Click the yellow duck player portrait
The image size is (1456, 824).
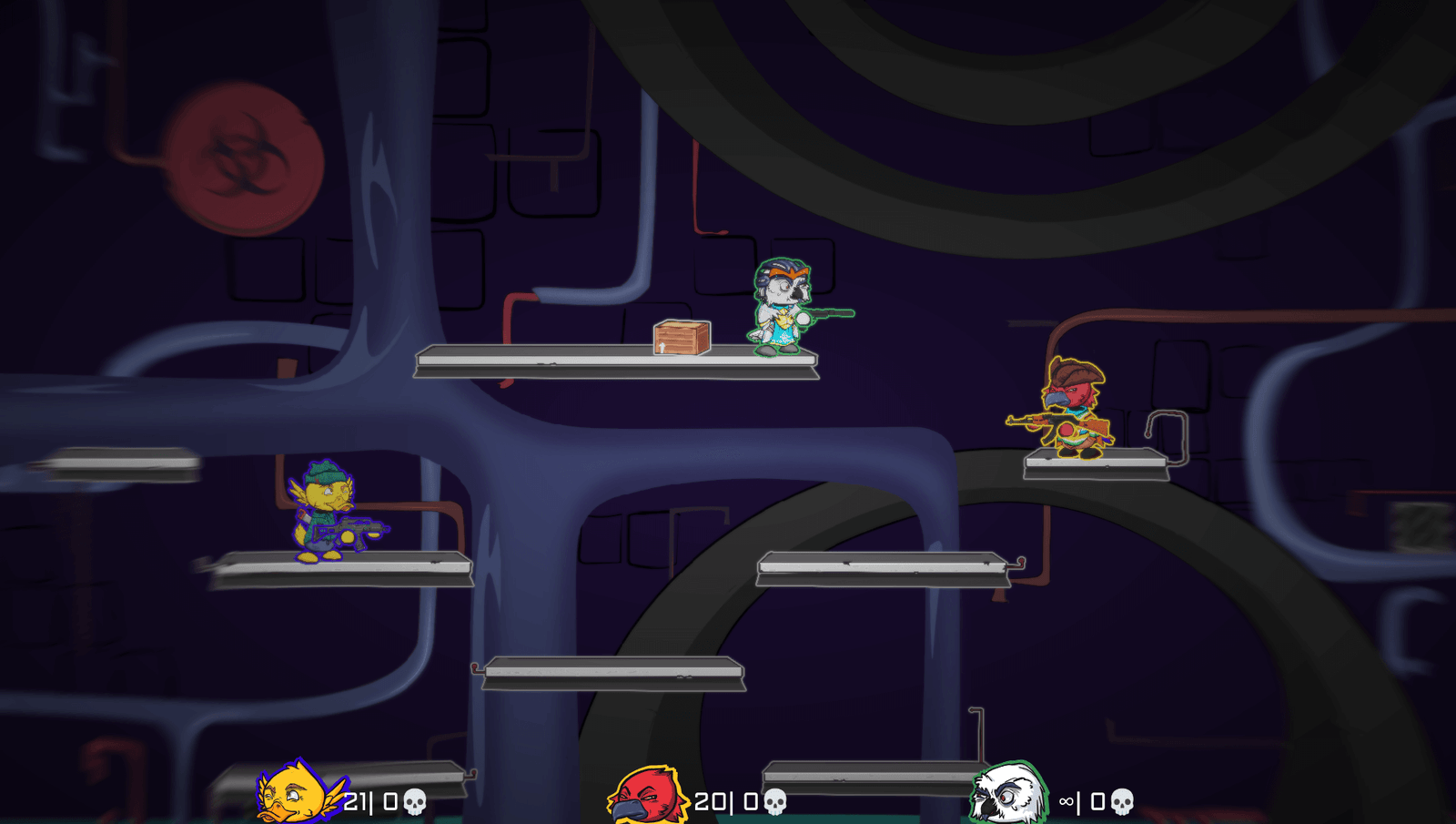[298, 793]
